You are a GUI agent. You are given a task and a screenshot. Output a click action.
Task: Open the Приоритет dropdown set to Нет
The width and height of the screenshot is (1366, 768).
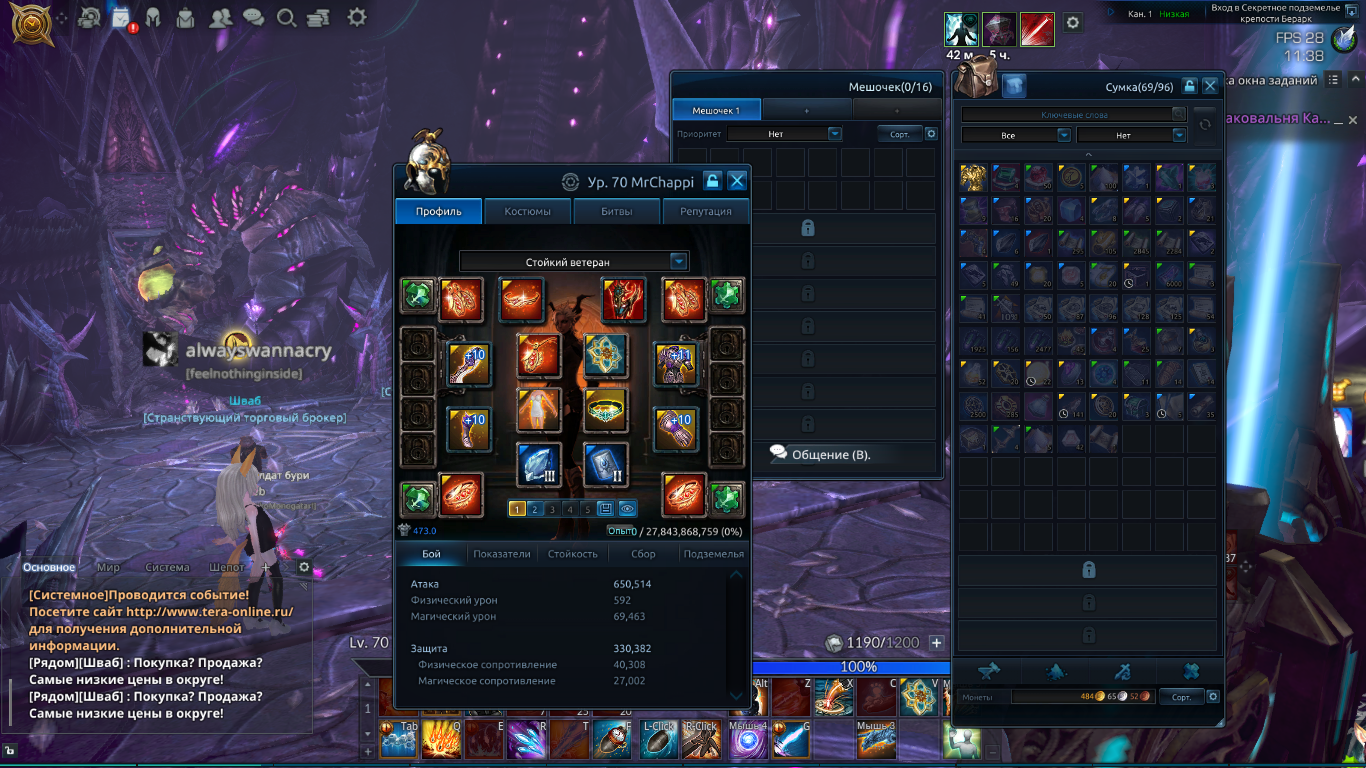[x=784, y=133]
